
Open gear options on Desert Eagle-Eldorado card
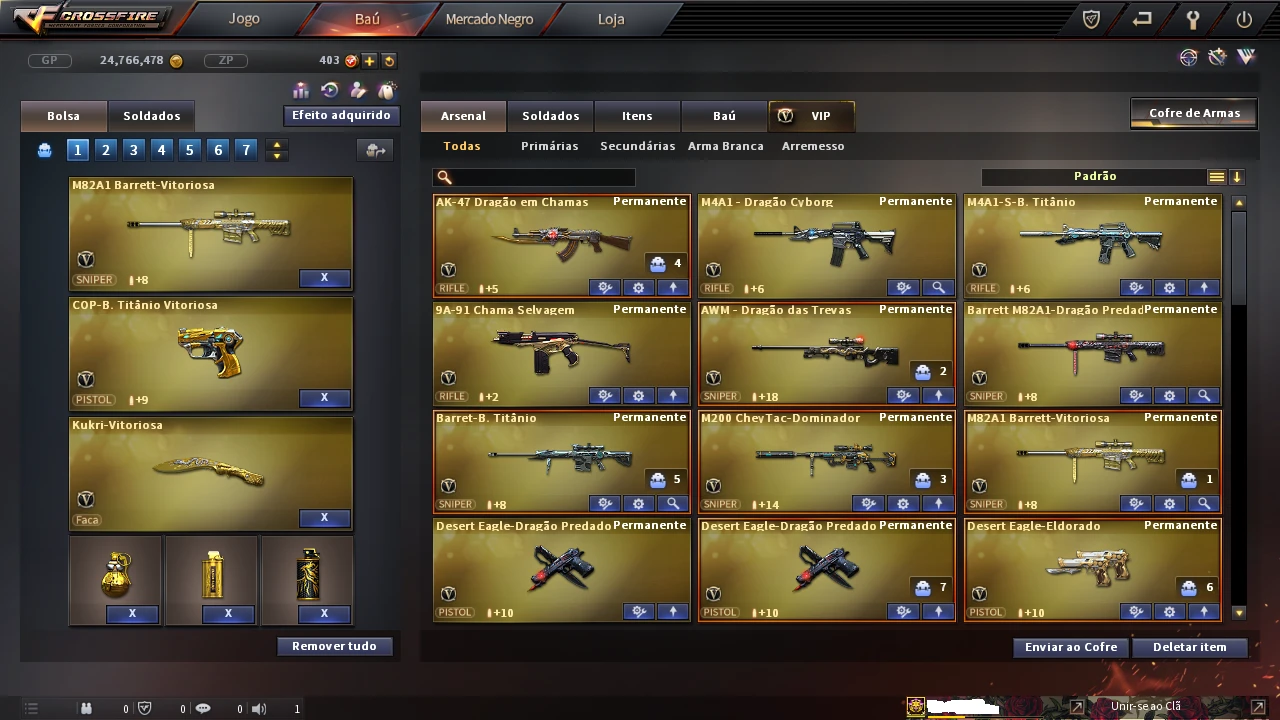pos(1169,611)
